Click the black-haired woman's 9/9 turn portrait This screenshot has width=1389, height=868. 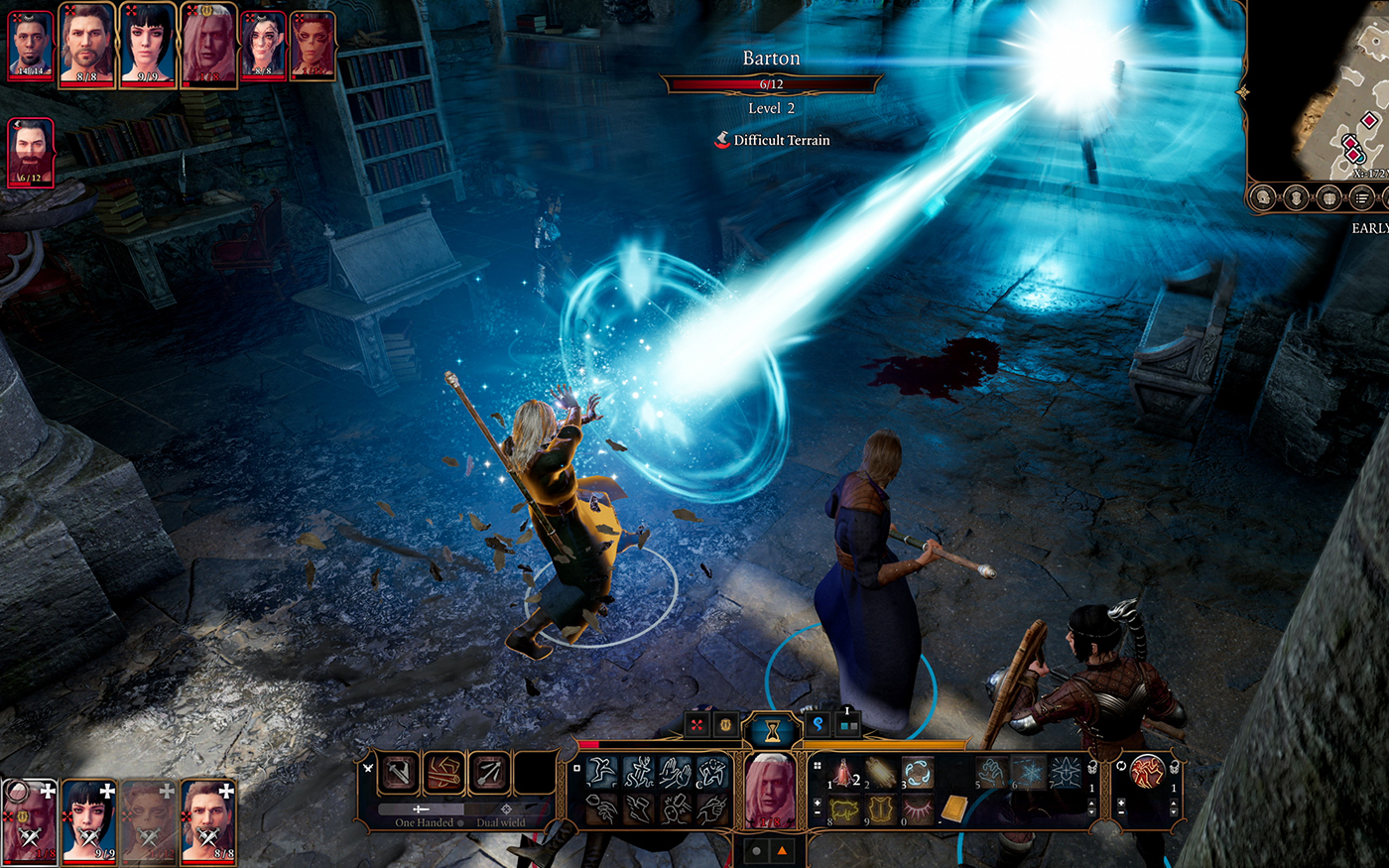(x=148, y=45)
